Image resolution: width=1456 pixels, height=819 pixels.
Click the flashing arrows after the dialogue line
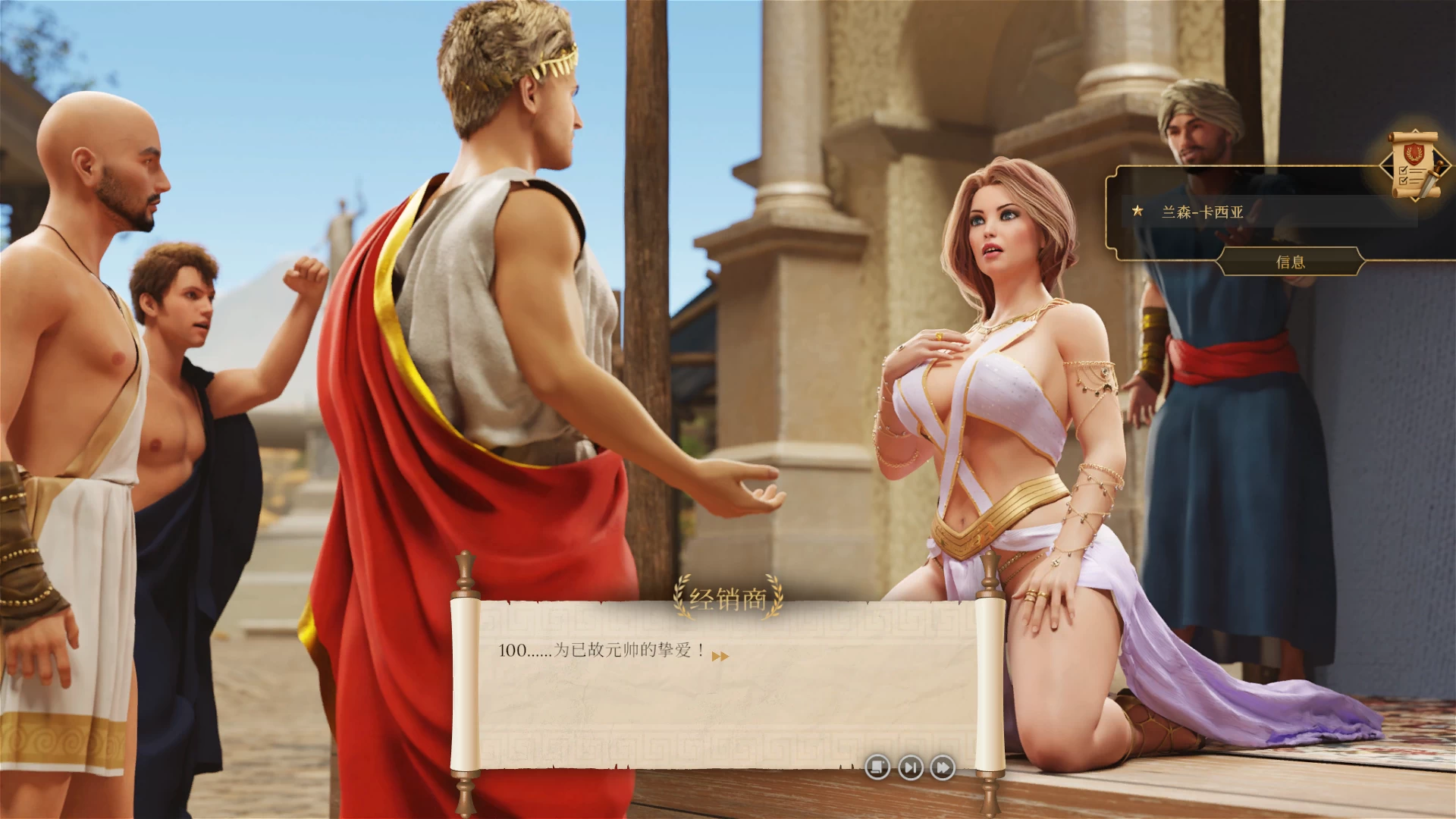pos(720,656)
